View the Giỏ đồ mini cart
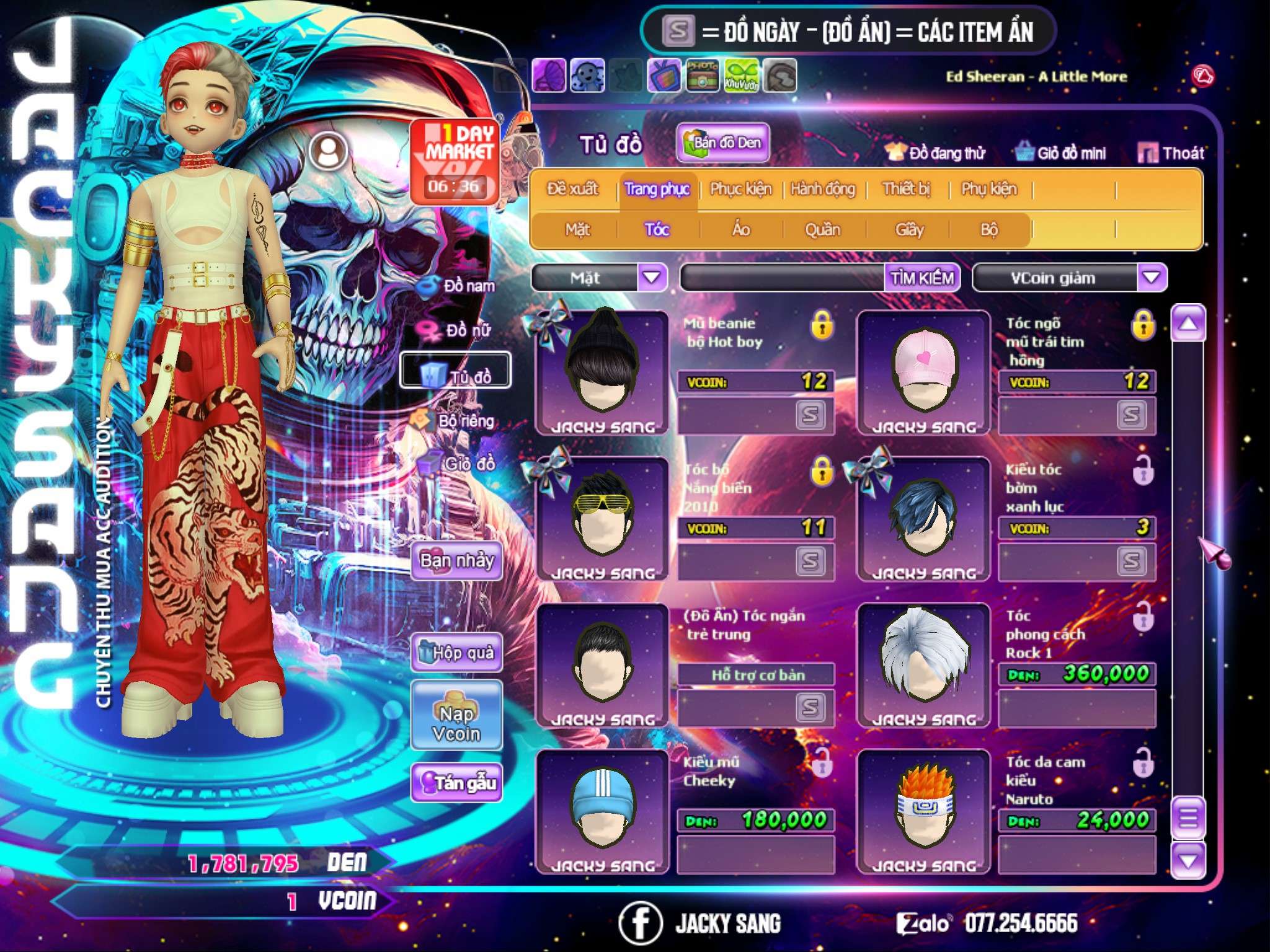Viewport: 1270px width, 952px height. pyautogui.click(x=1060, y=152)
